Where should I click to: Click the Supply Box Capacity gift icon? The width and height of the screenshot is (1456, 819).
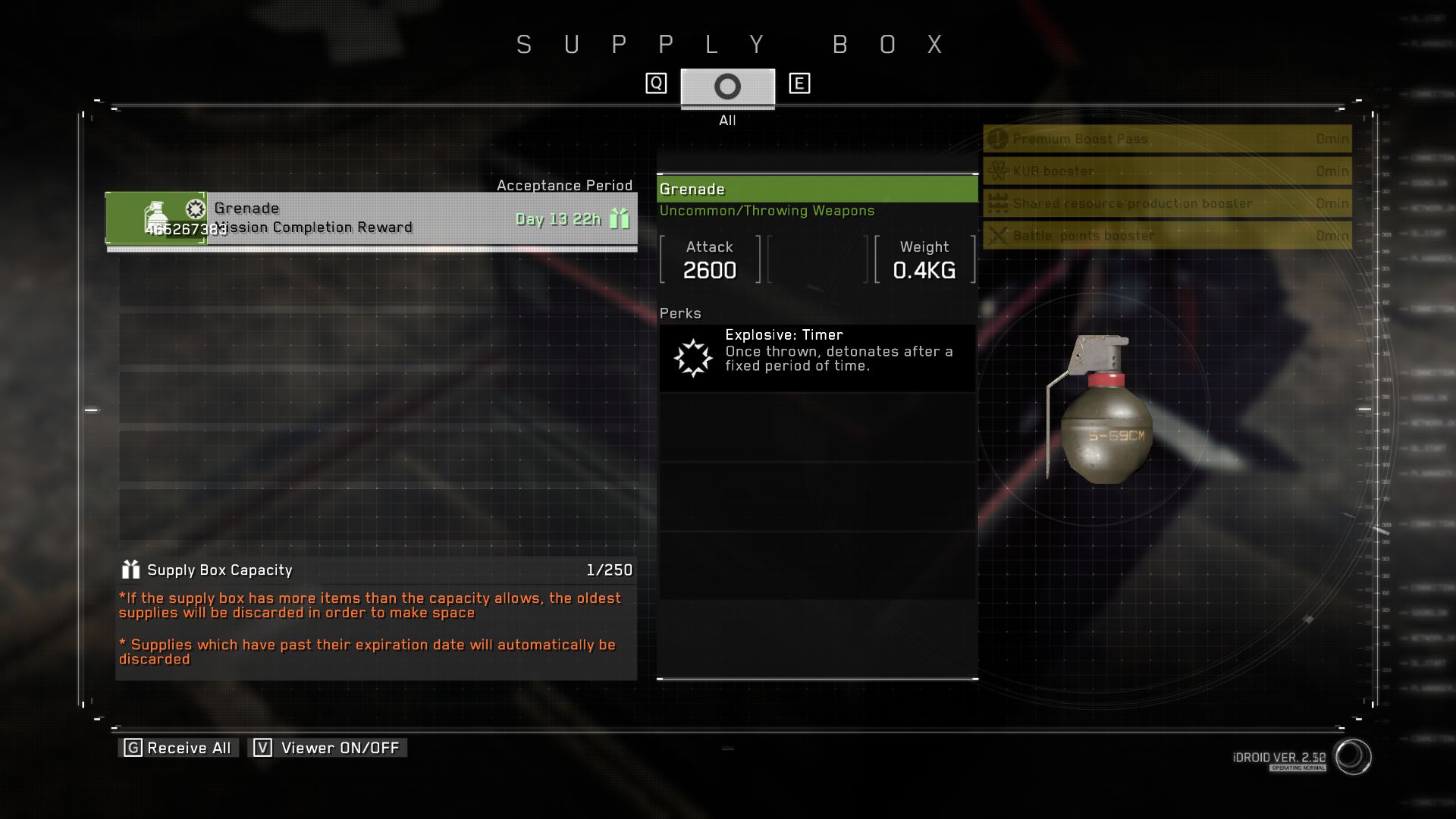click(x=130, y=570)
